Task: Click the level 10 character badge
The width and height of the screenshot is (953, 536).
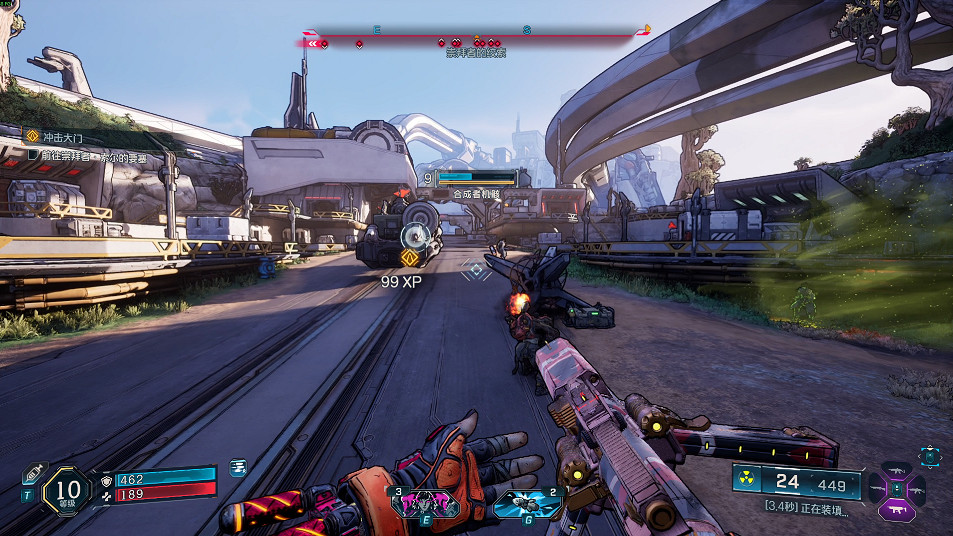Action: [67, 490]
